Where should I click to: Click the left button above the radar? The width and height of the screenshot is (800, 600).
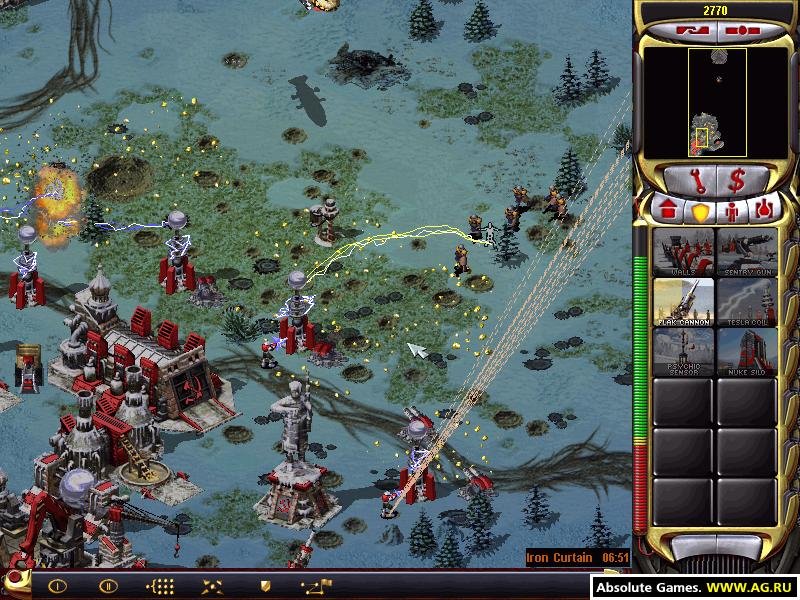coord(691,31)
